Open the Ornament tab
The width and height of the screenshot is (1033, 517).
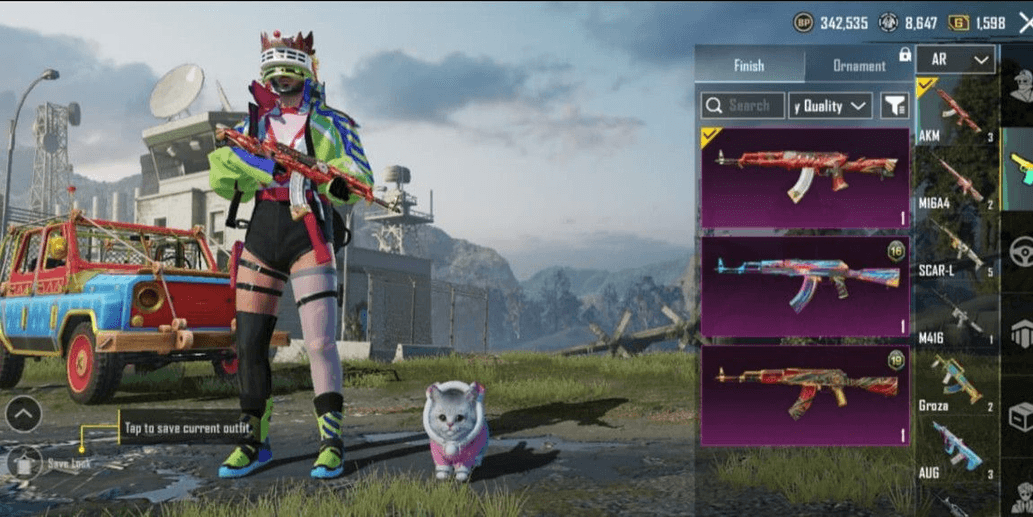pos(859,65)
